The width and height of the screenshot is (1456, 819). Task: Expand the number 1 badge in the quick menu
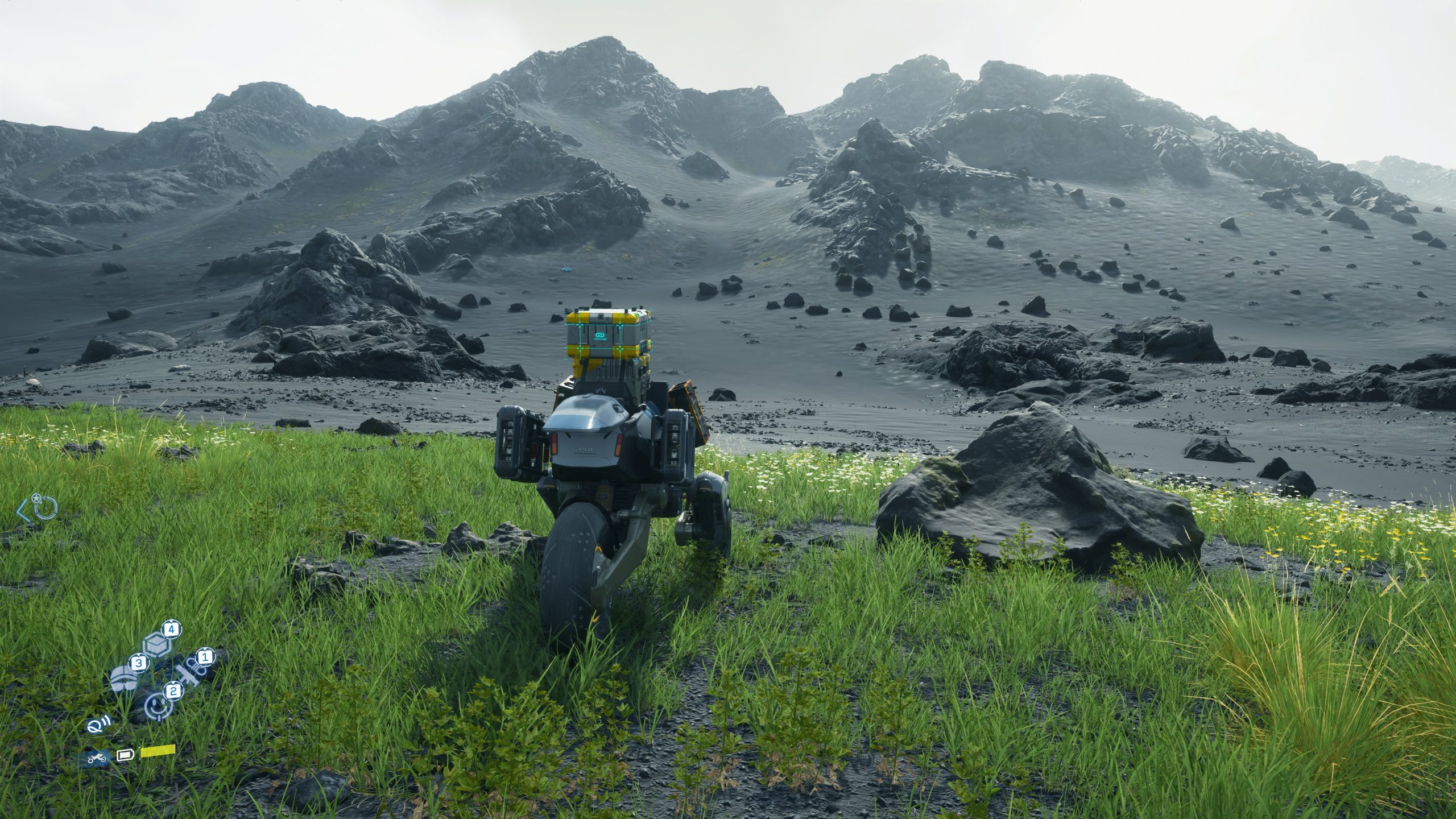coord(204,657)
